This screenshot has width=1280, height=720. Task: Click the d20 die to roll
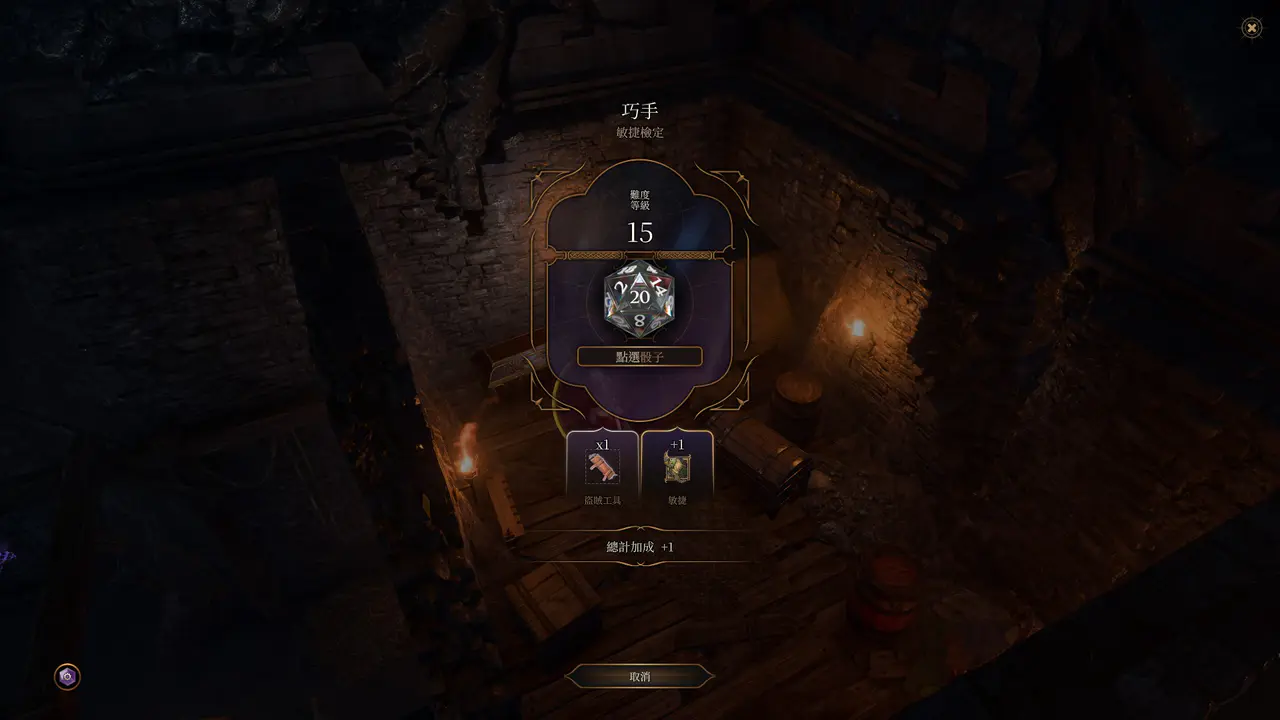click(640, 298)
